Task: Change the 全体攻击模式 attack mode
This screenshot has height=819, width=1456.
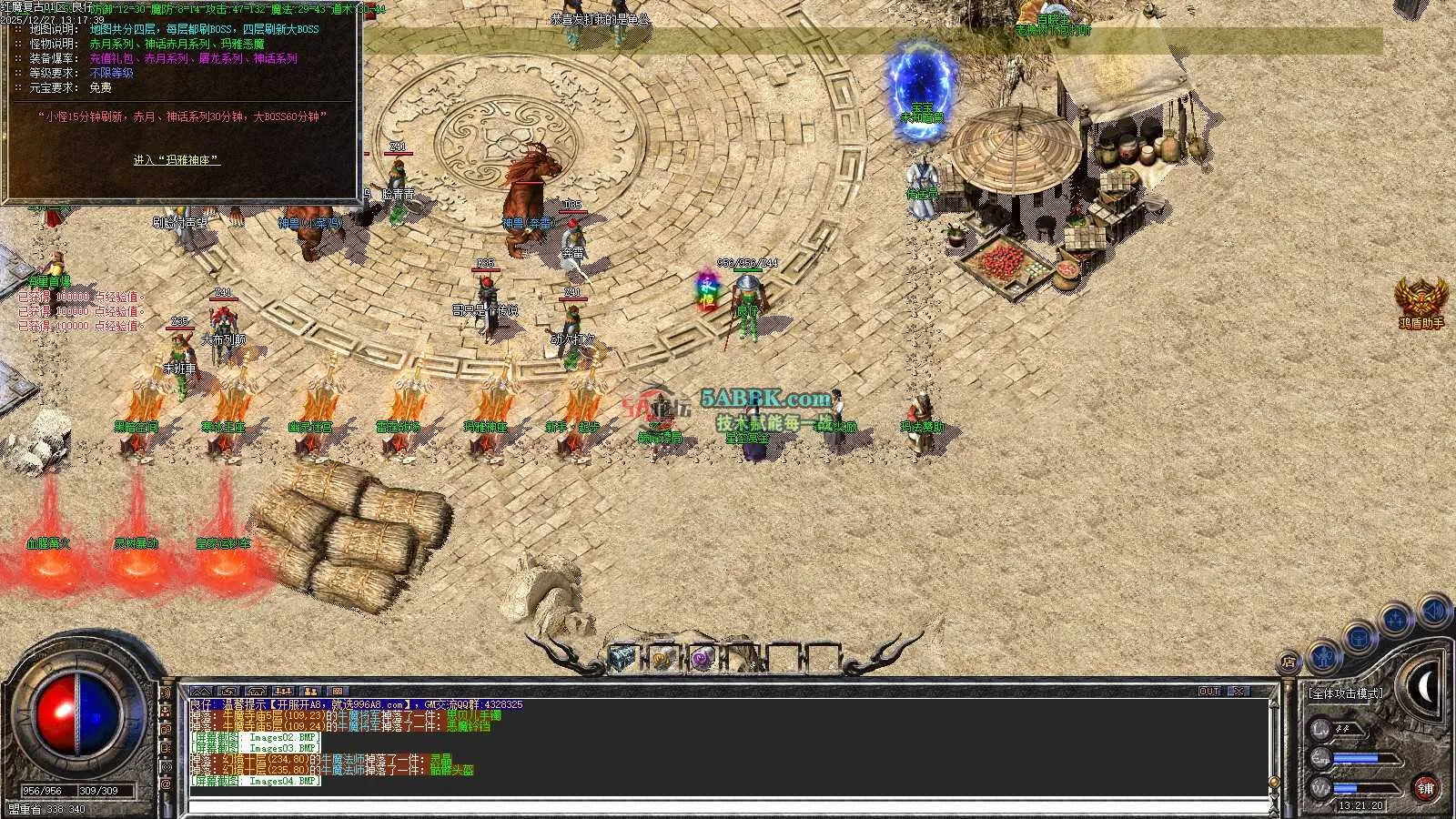Action: [x=1346, y=693]
